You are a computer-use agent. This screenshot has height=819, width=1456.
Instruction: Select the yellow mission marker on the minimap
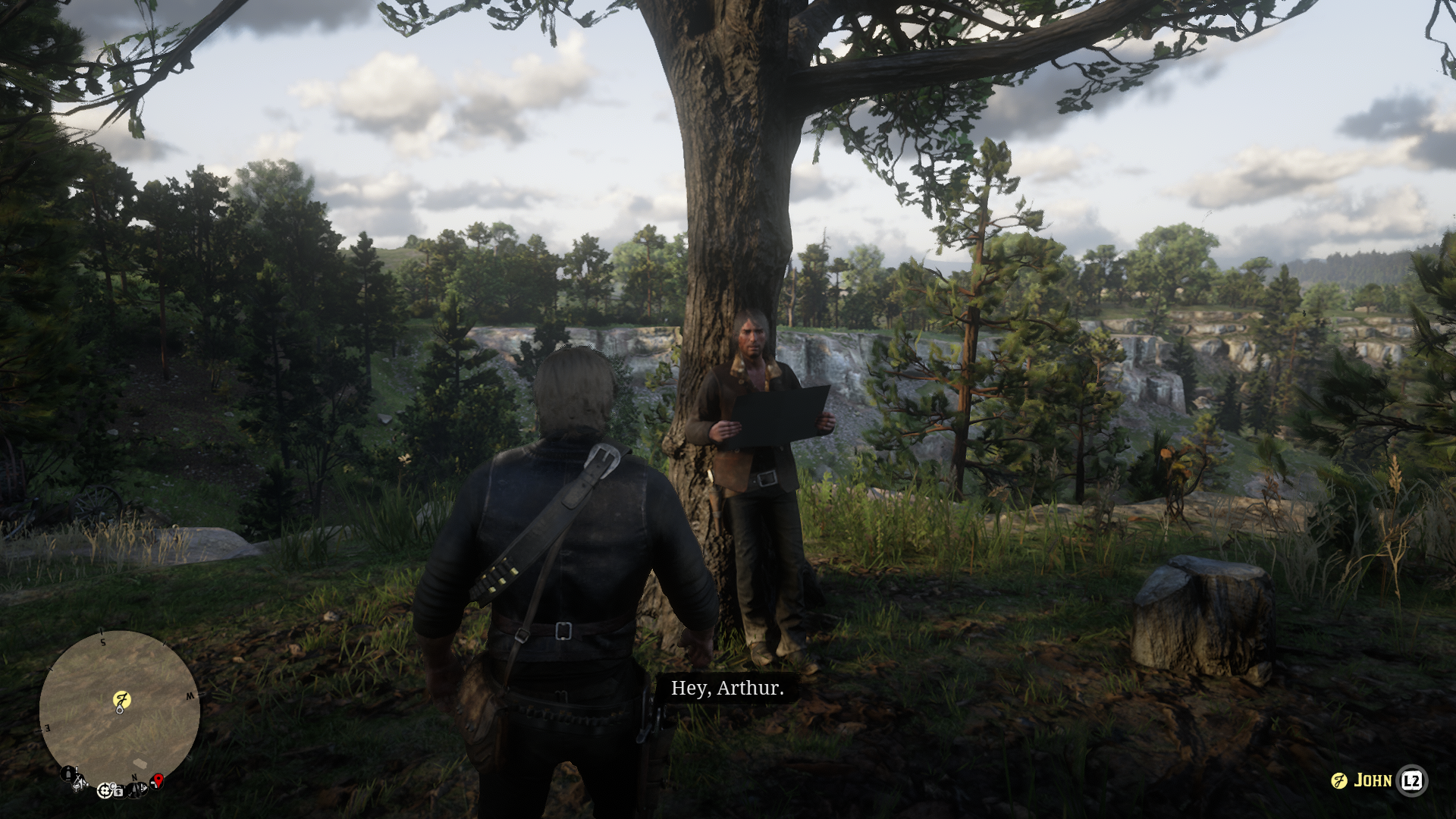(122, 699)
